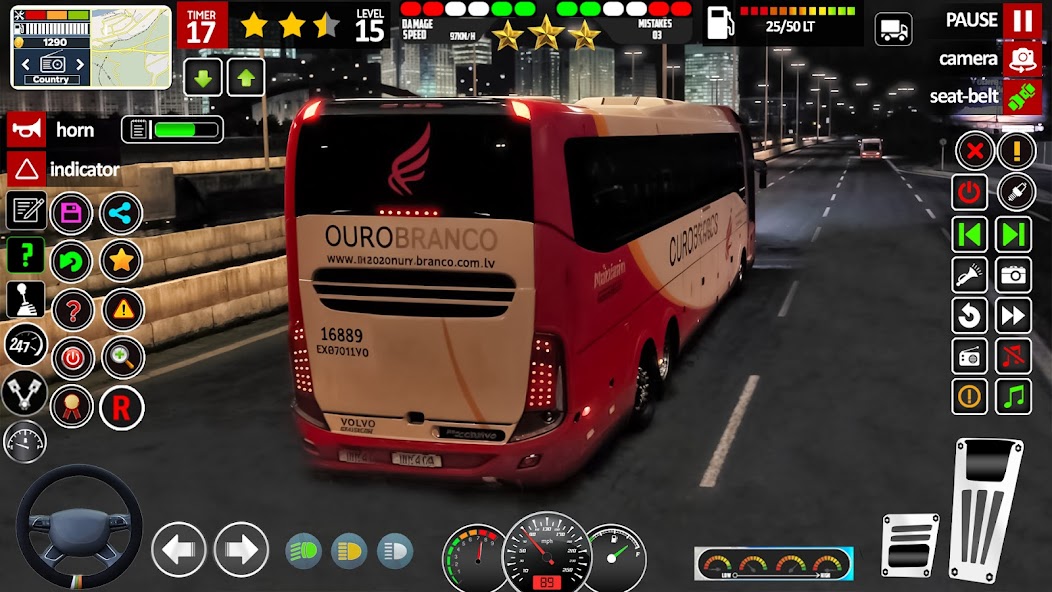Select the yellow star icon
The width and height of the screenshot is (1052, 592).
click(121, 261)
